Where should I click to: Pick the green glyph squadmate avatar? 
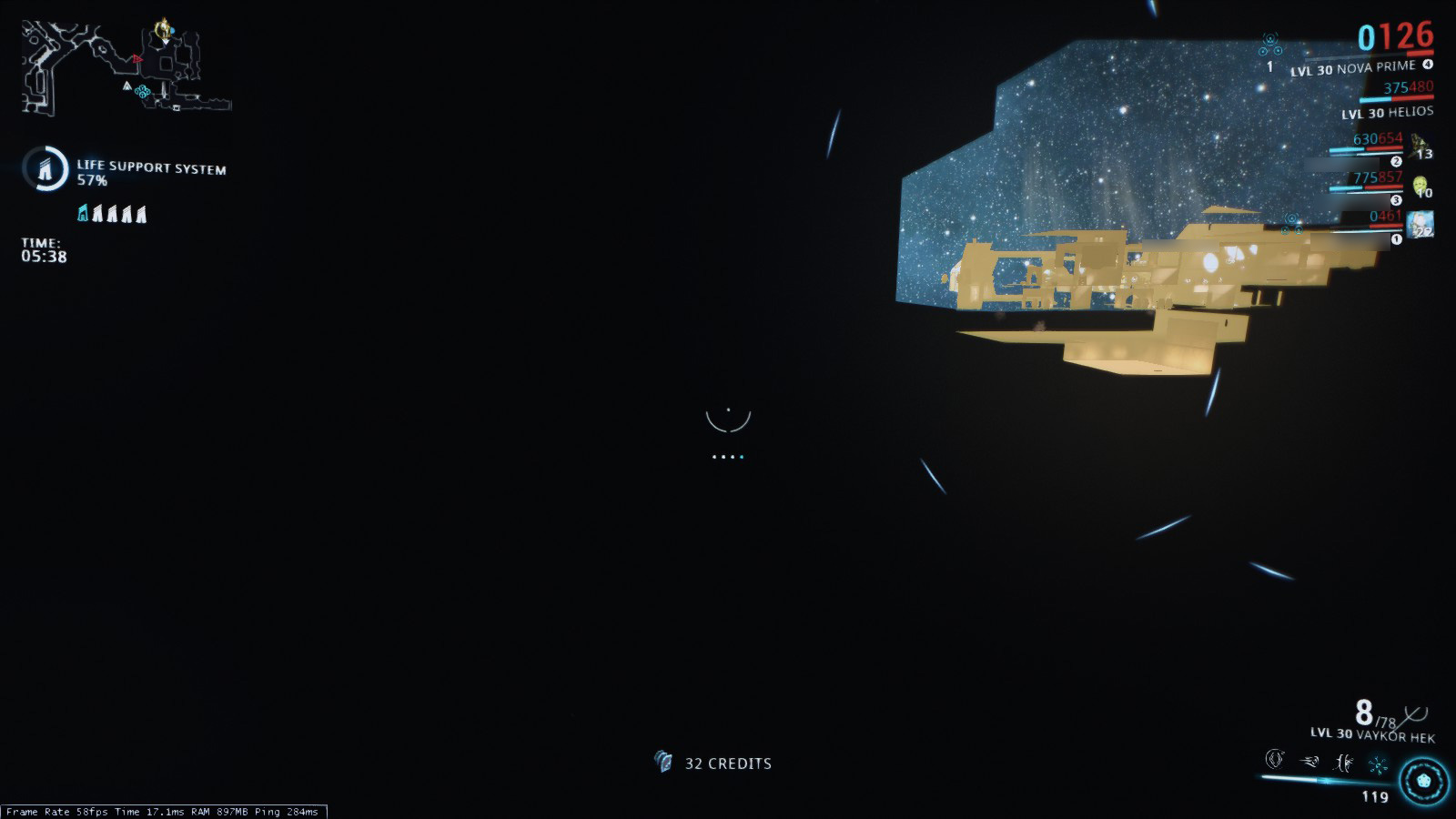point(1418,143)
